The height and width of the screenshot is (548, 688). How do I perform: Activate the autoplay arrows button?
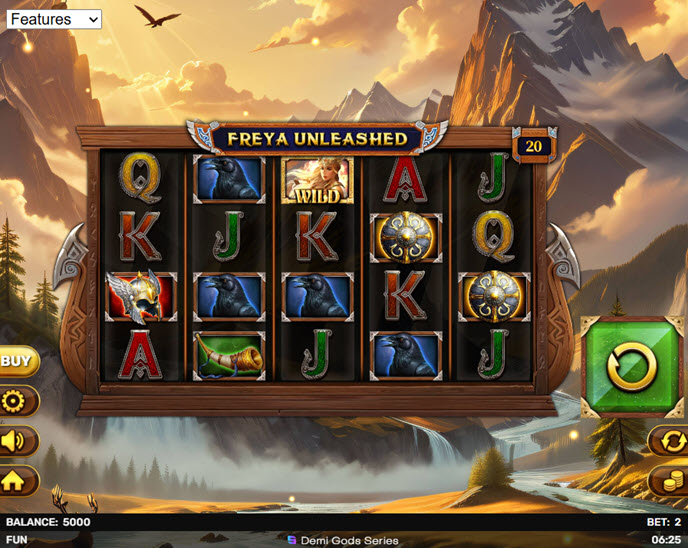(668, 441)
